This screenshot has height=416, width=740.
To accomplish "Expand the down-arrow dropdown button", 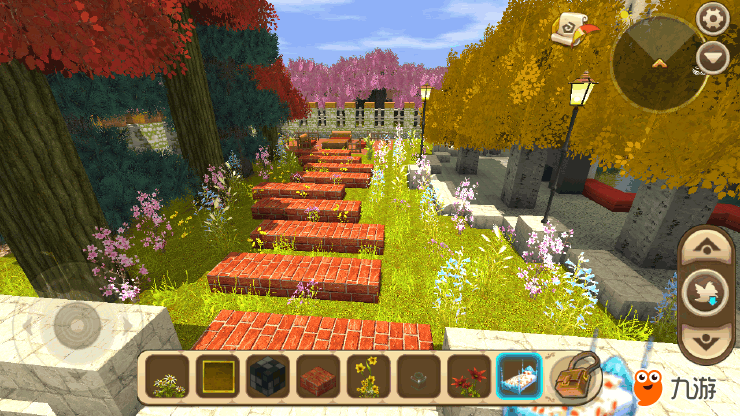I will point(712,56).
